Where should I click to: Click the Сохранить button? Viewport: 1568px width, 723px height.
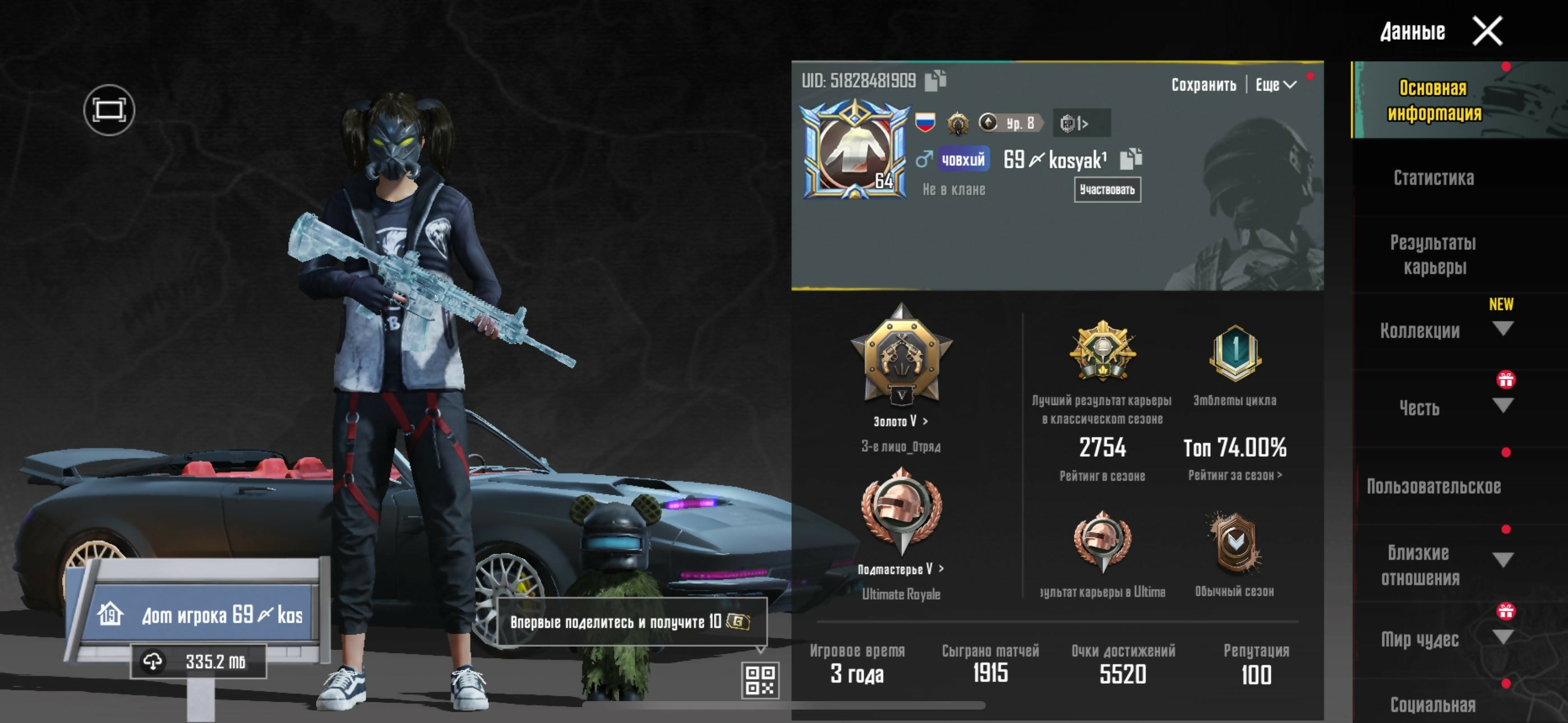tap(1203, 85)
